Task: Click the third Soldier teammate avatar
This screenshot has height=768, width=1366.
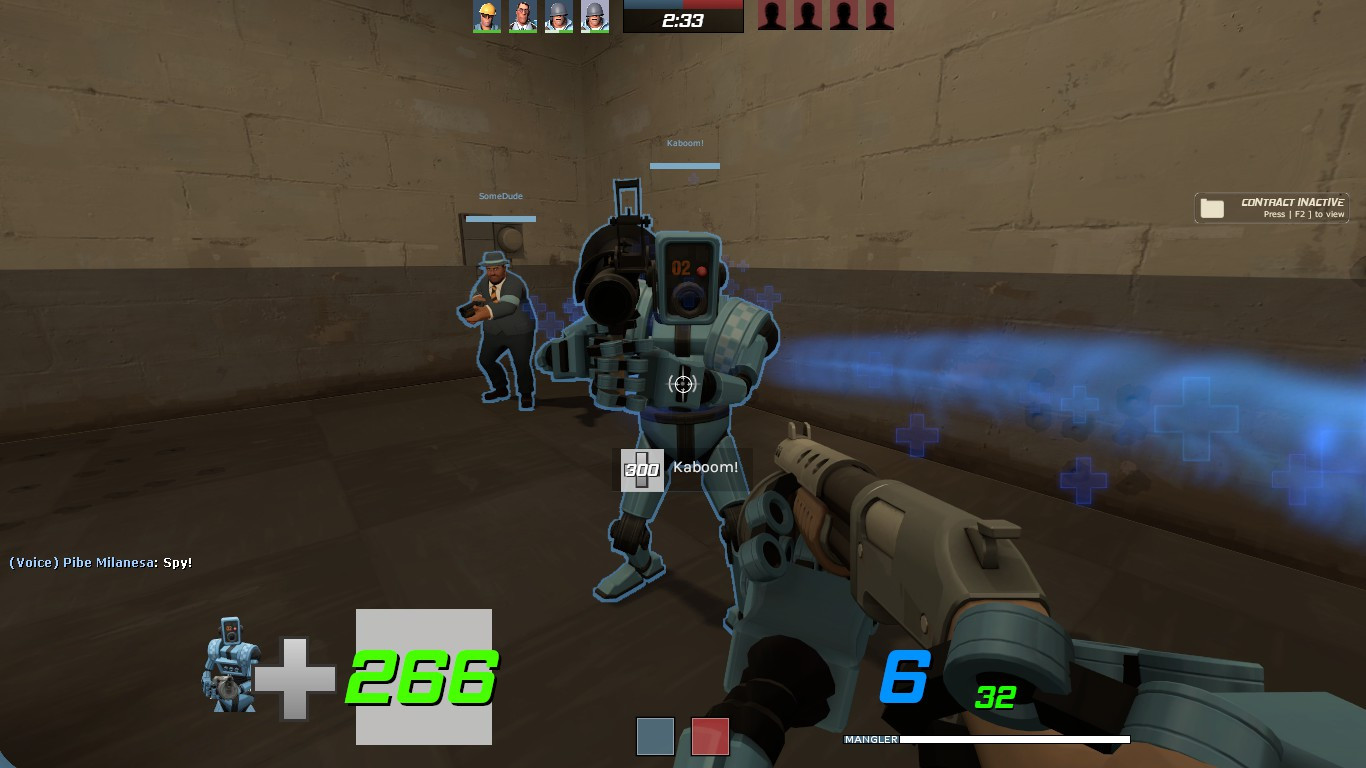Action: (x=558, y=16)
